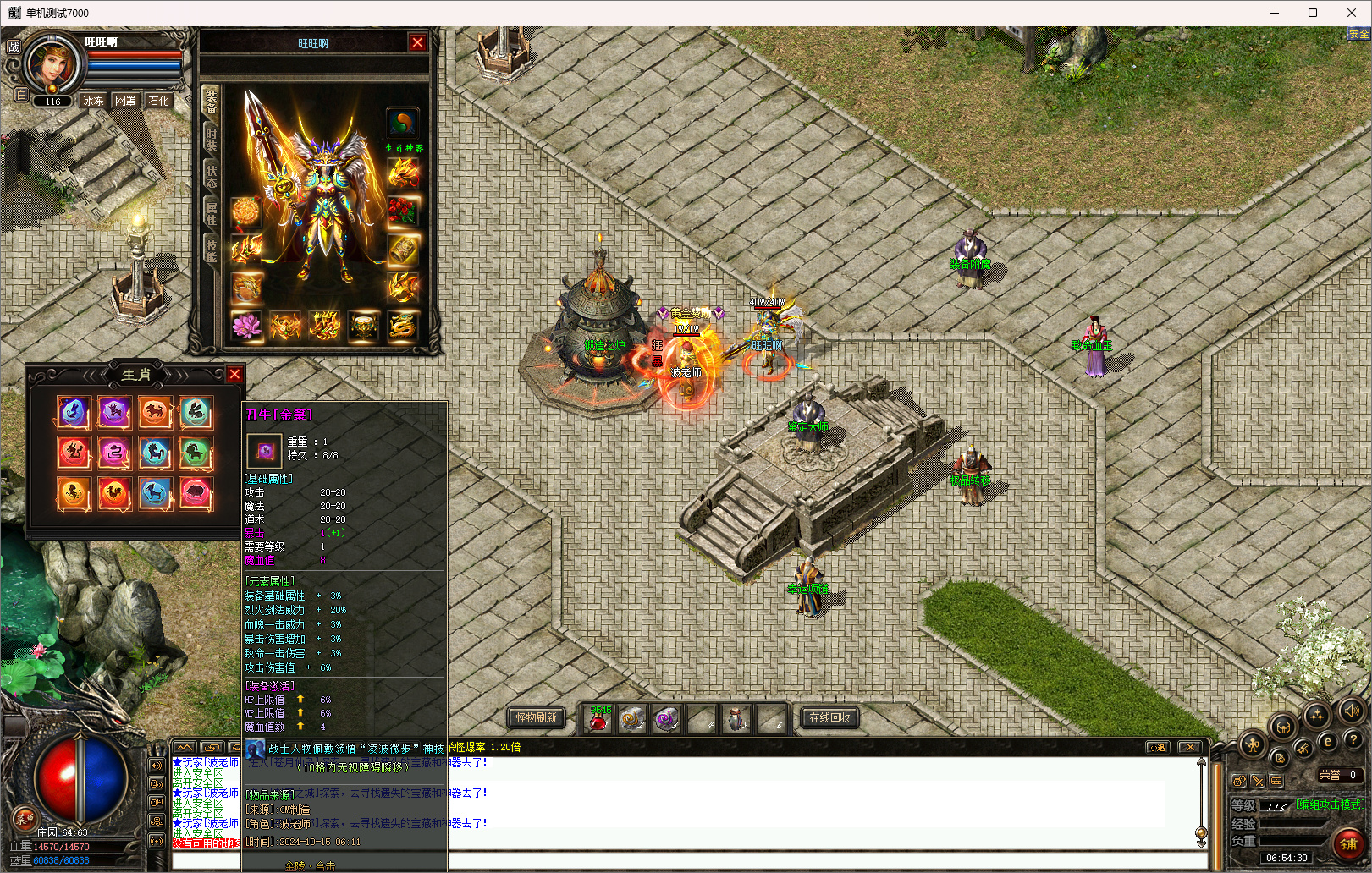
Task: Toggle the 冰冻 freeze status button
Action: tap(93, 101)
